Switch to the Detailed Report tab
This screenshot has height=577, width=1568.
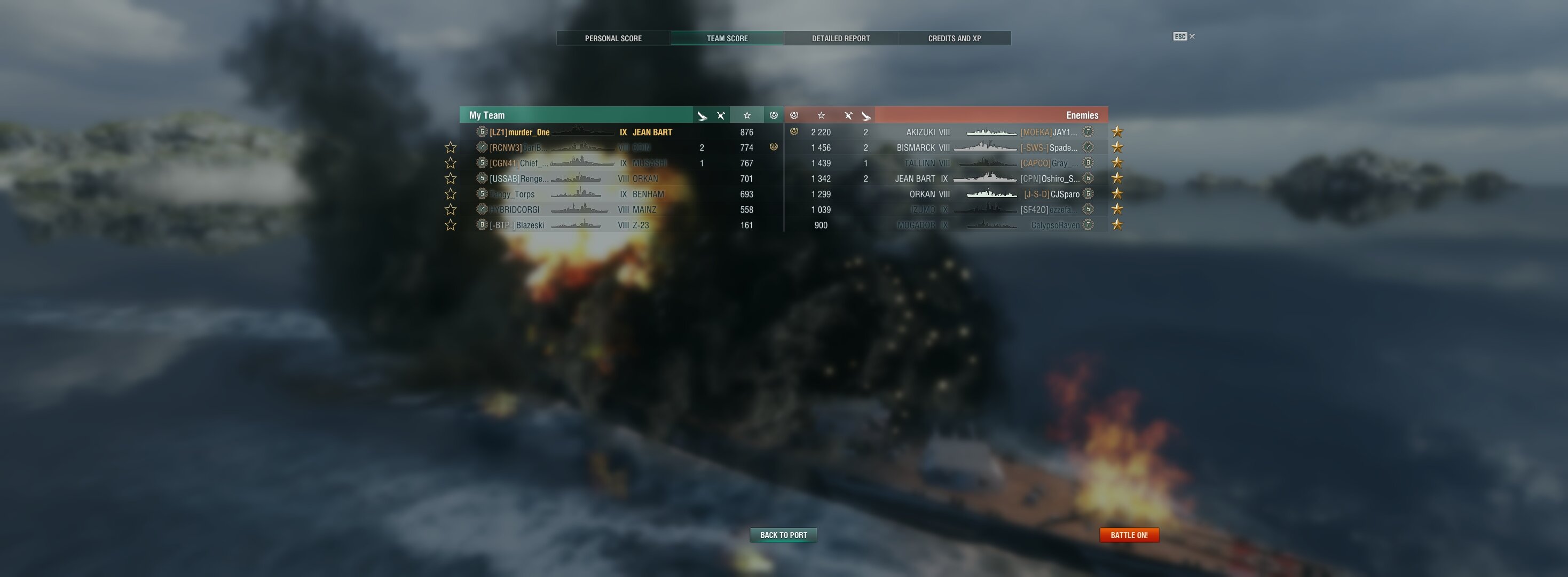[841, 38]
